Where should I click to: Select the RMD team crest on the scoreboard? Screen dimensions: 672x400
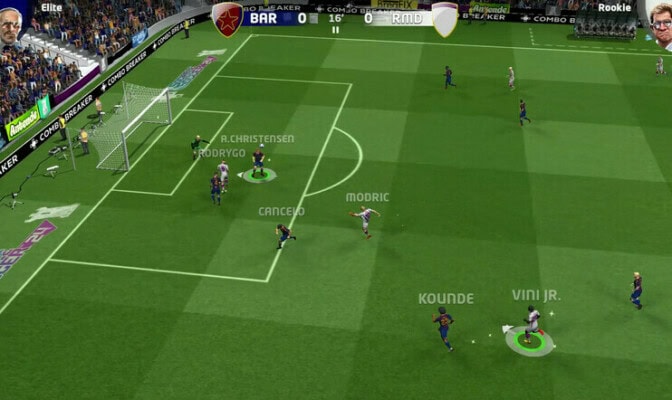(444, 18)
